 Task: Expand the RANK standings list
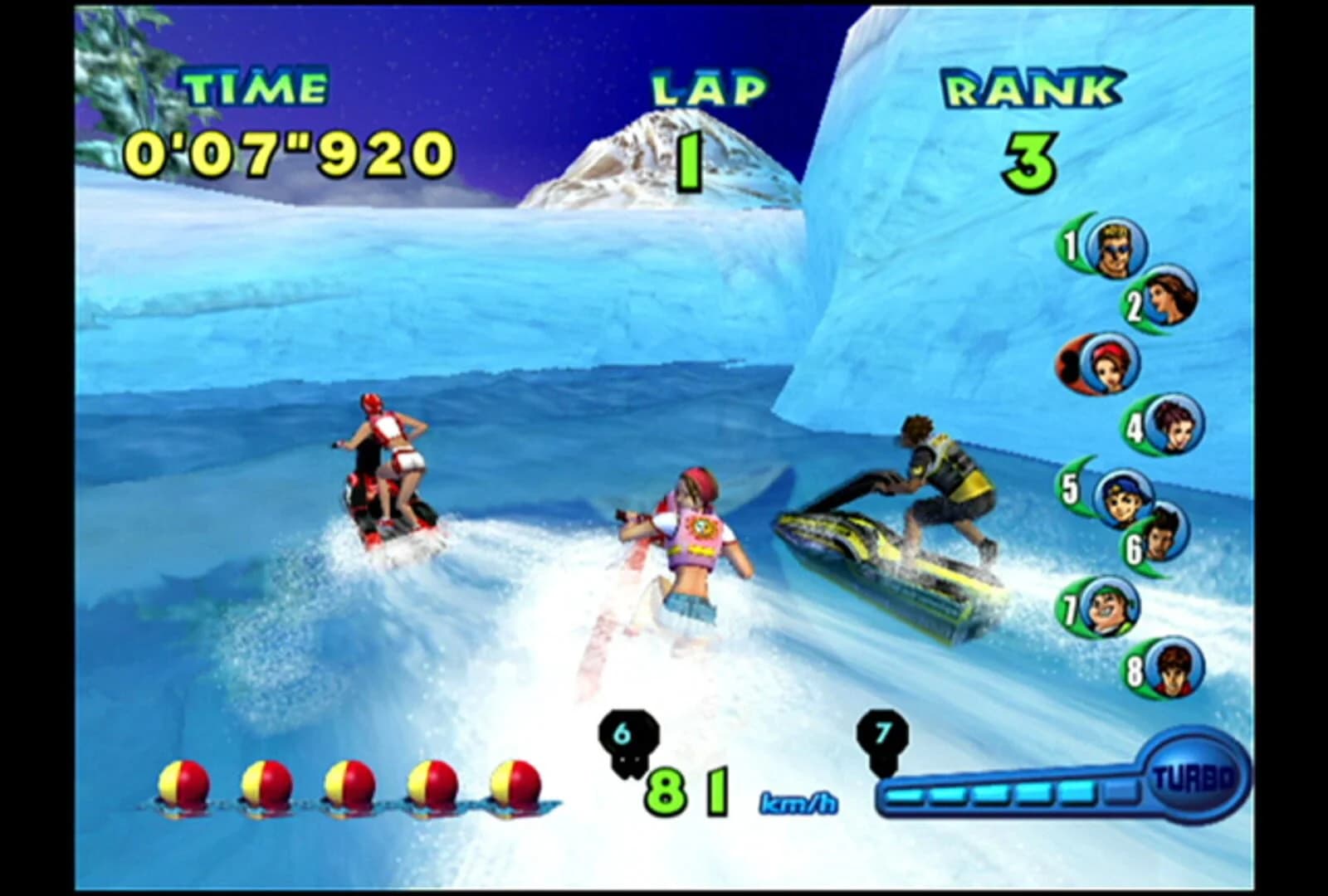click(1033, 85)
